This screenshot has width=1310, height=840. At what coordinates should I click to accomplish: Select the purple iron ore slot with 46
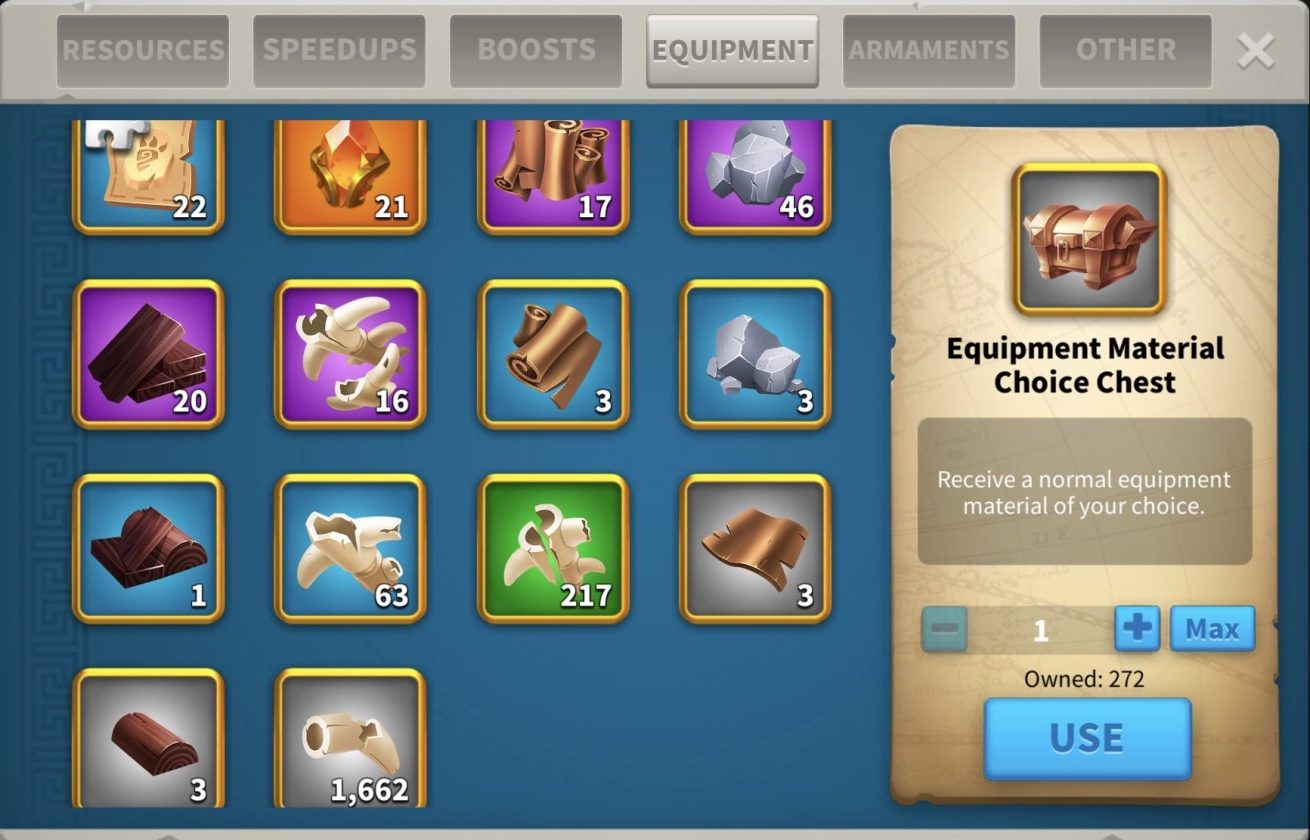(x=755, y=175)
